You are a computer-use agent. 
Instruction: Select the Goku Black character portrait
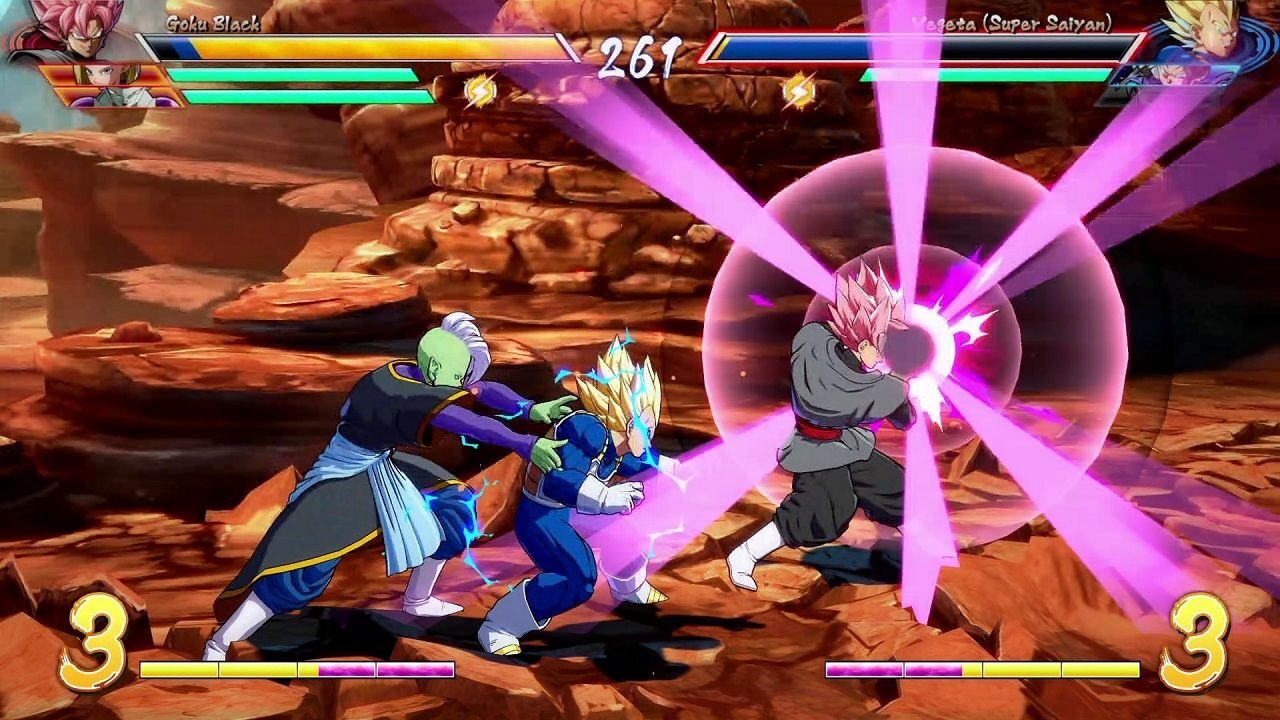[x=78, y=30]
